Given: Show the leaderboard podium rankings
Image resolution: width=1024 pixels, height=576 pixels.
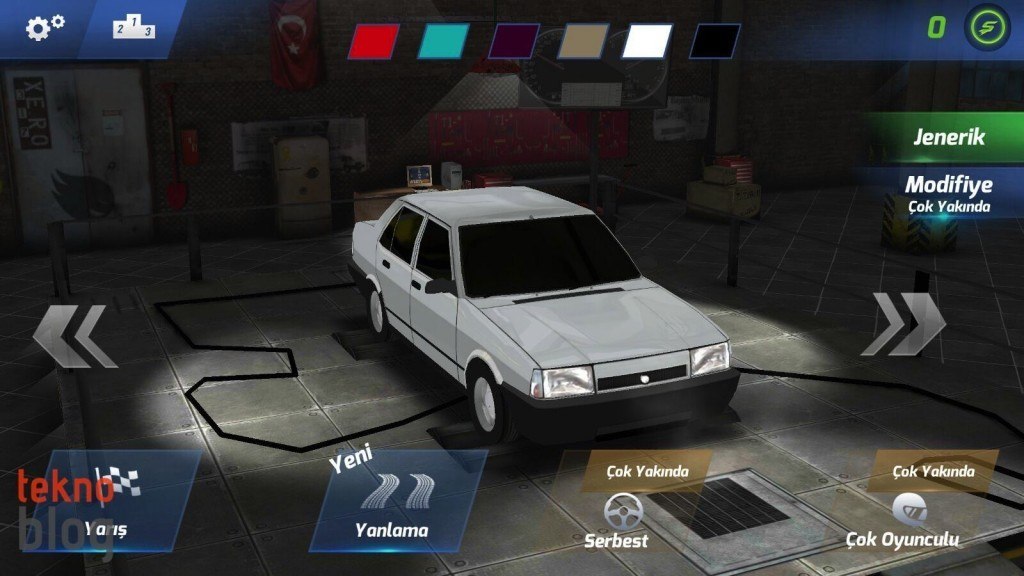Looking at the screenshot, I should [134, 28].
